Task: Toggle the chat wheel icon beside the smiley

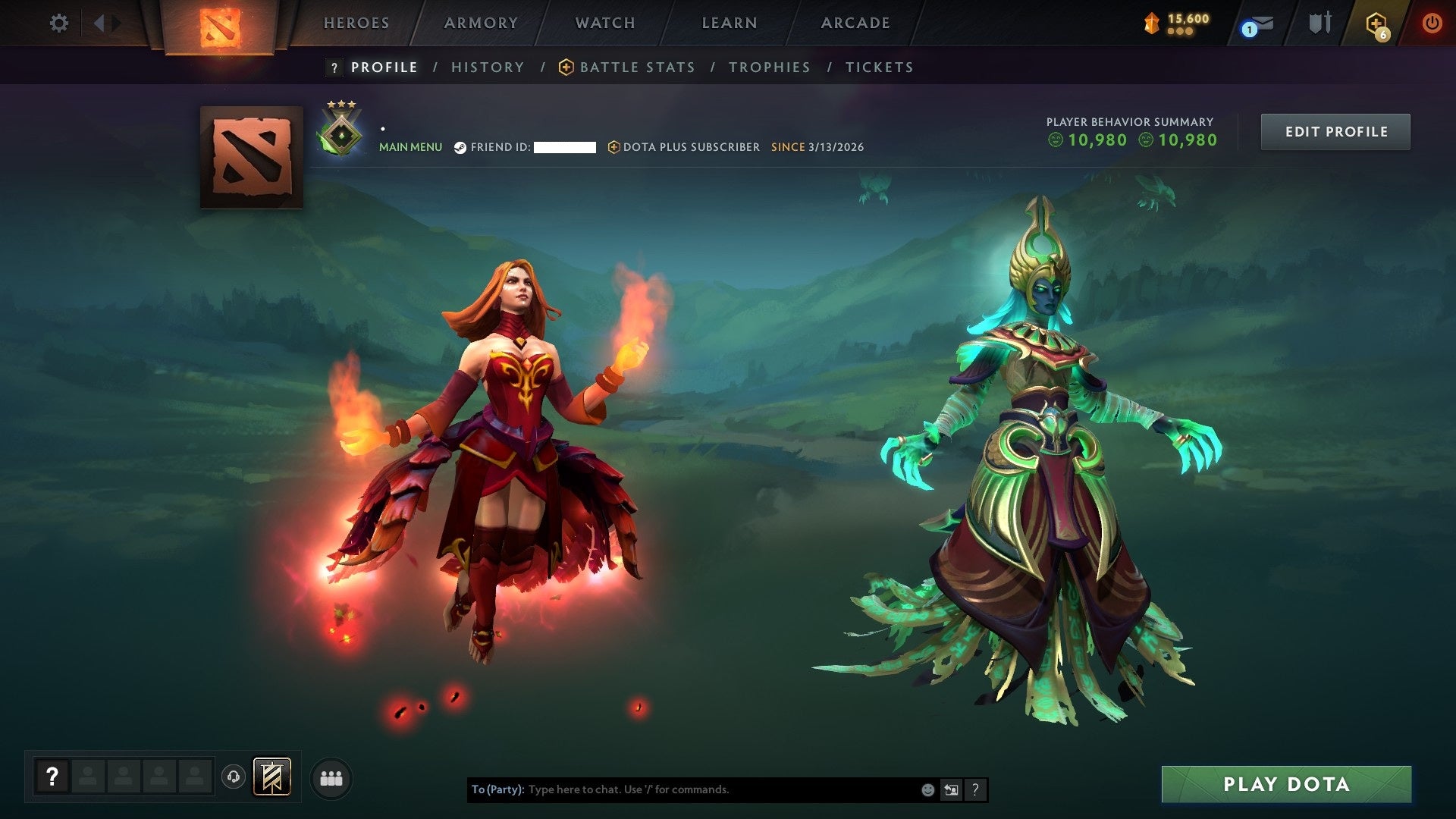Action: coord(950,789)
